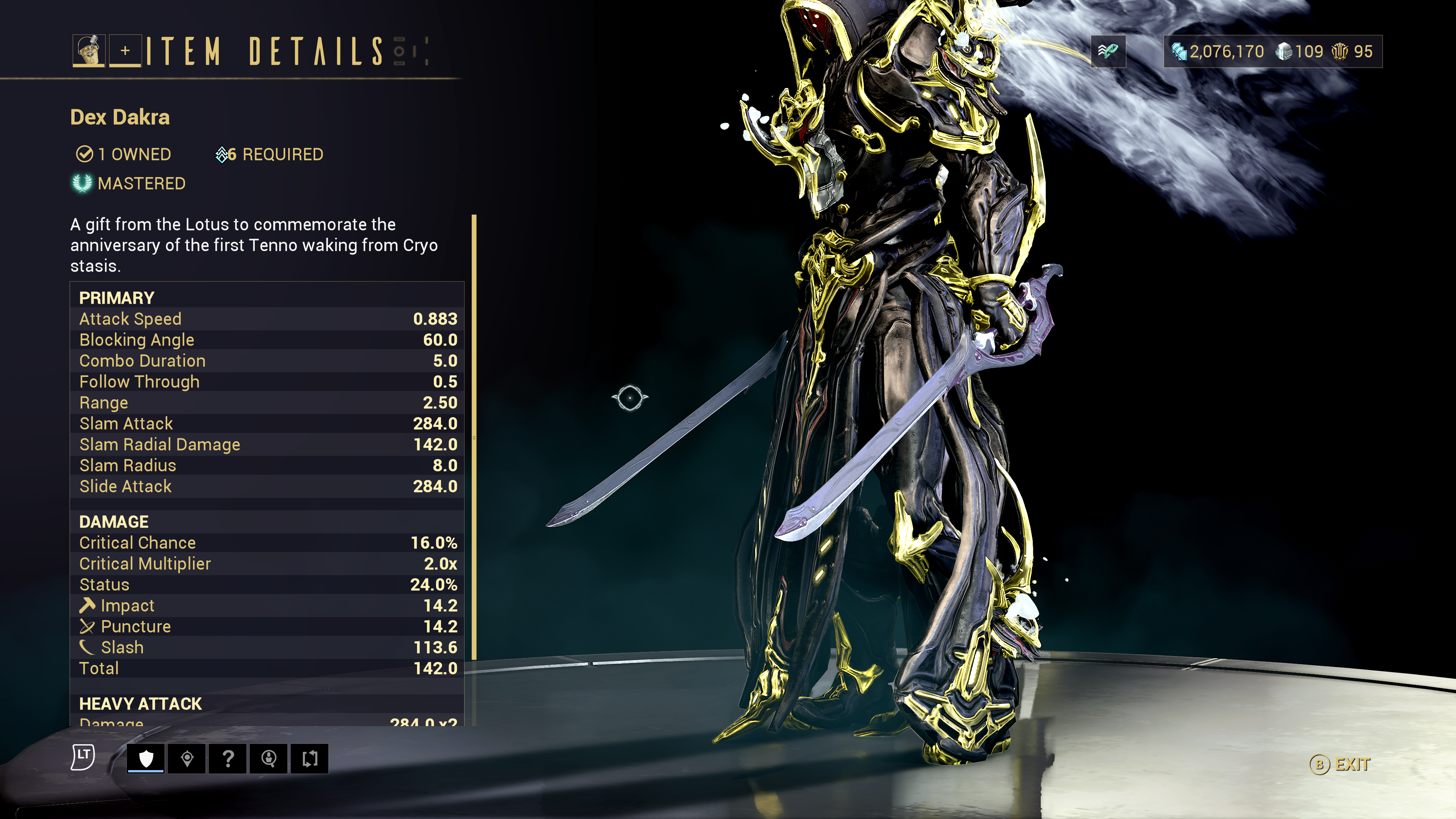
Task: Open the question mark tab
Action: pos(228,758)
